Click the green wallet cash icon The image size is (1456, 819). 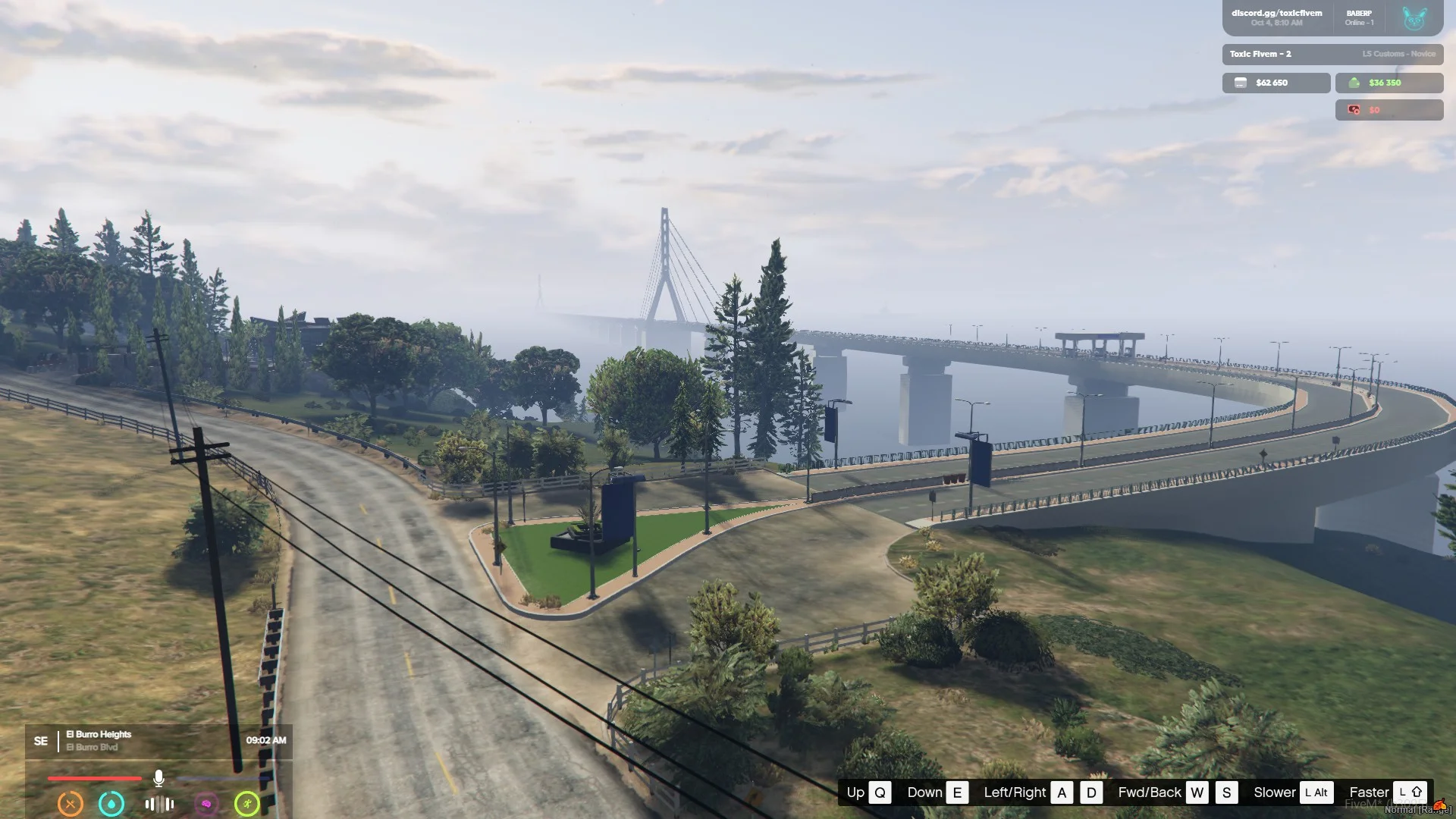(1354, 83)
